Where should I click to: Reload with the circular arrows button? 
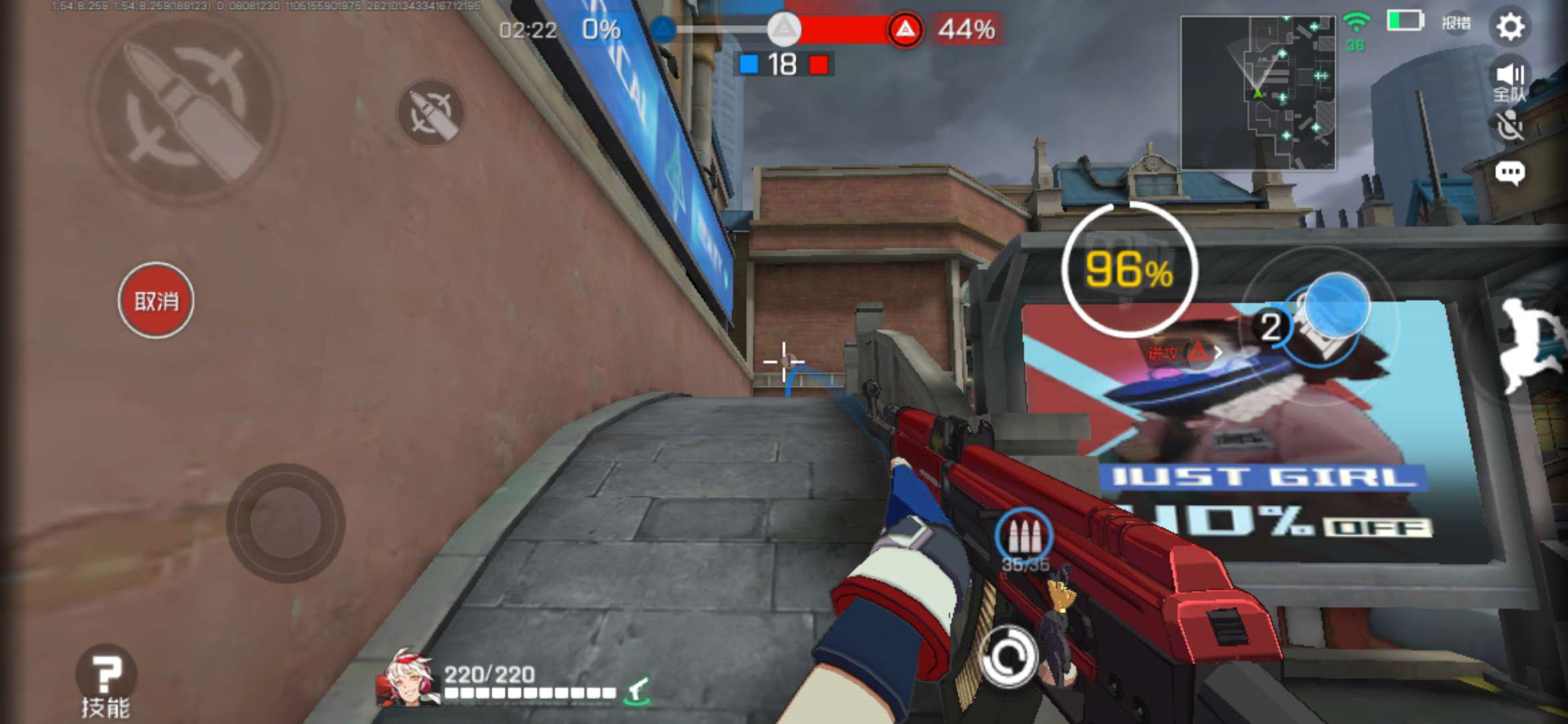click(1008, 657)
